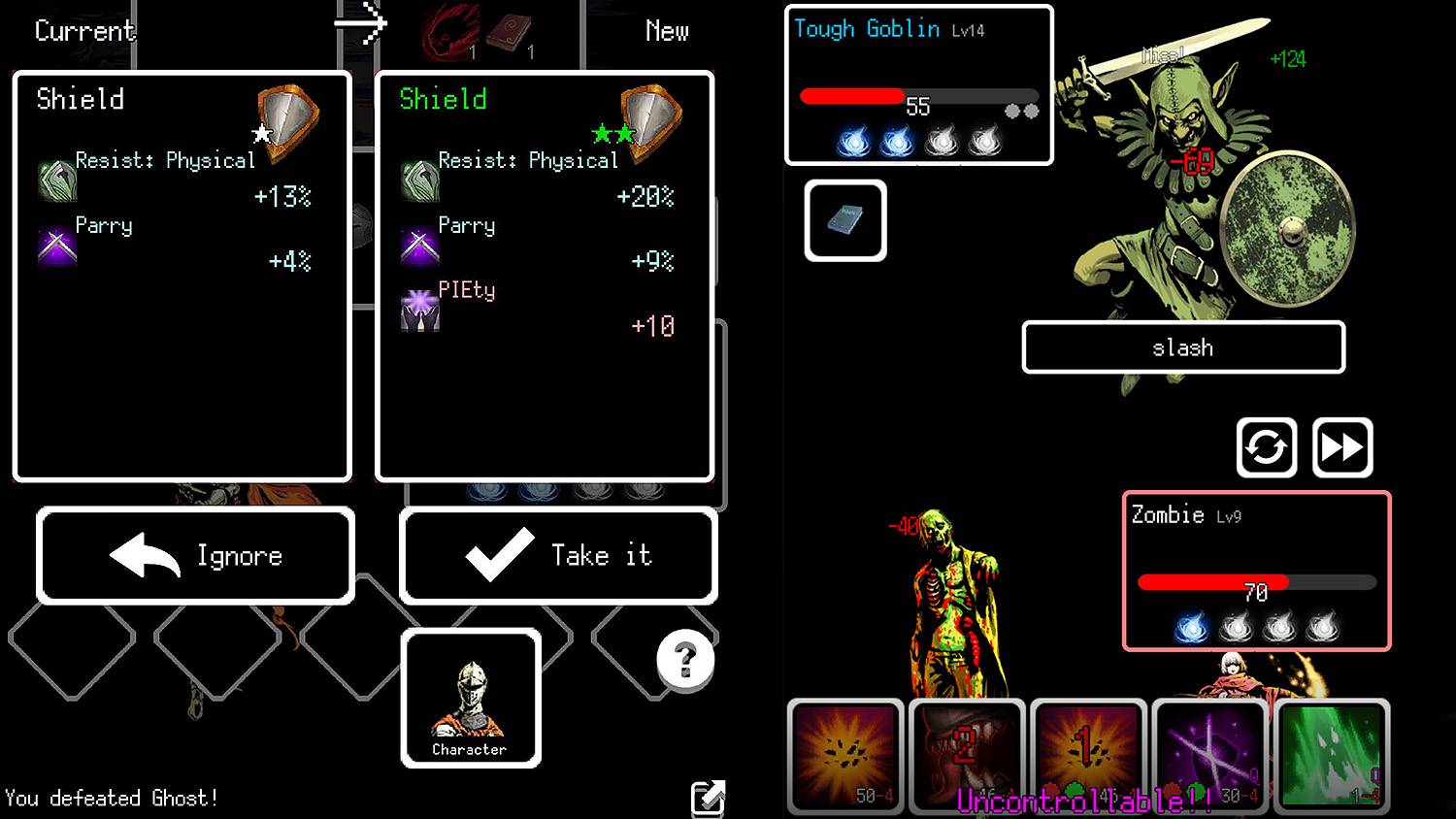Toggle the lit mana orb under Zombie
Viewport: 1456px width, 819px height.
point(1193,628)
